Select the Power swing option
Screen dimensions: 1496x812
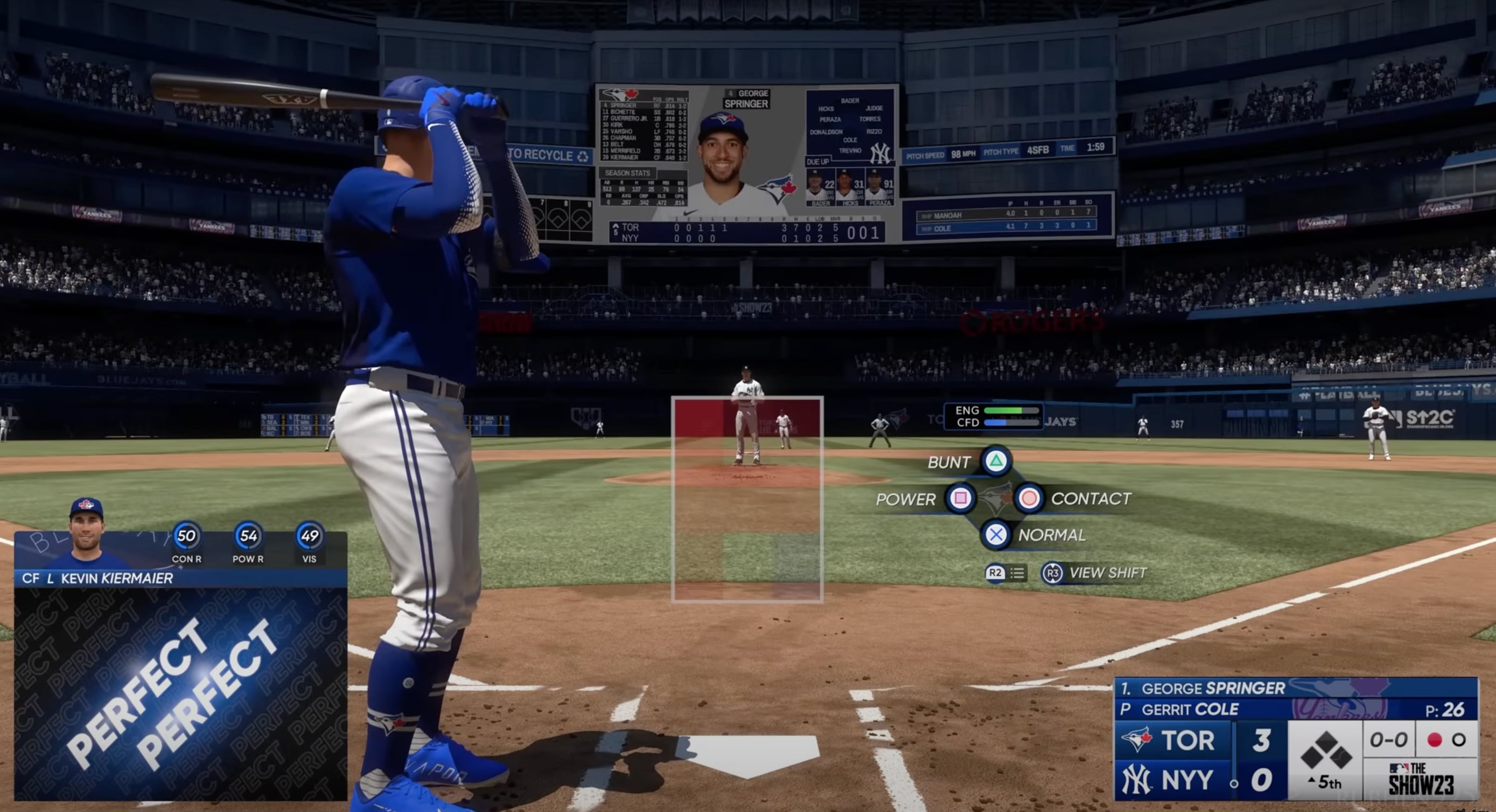[x=960, y=499]
